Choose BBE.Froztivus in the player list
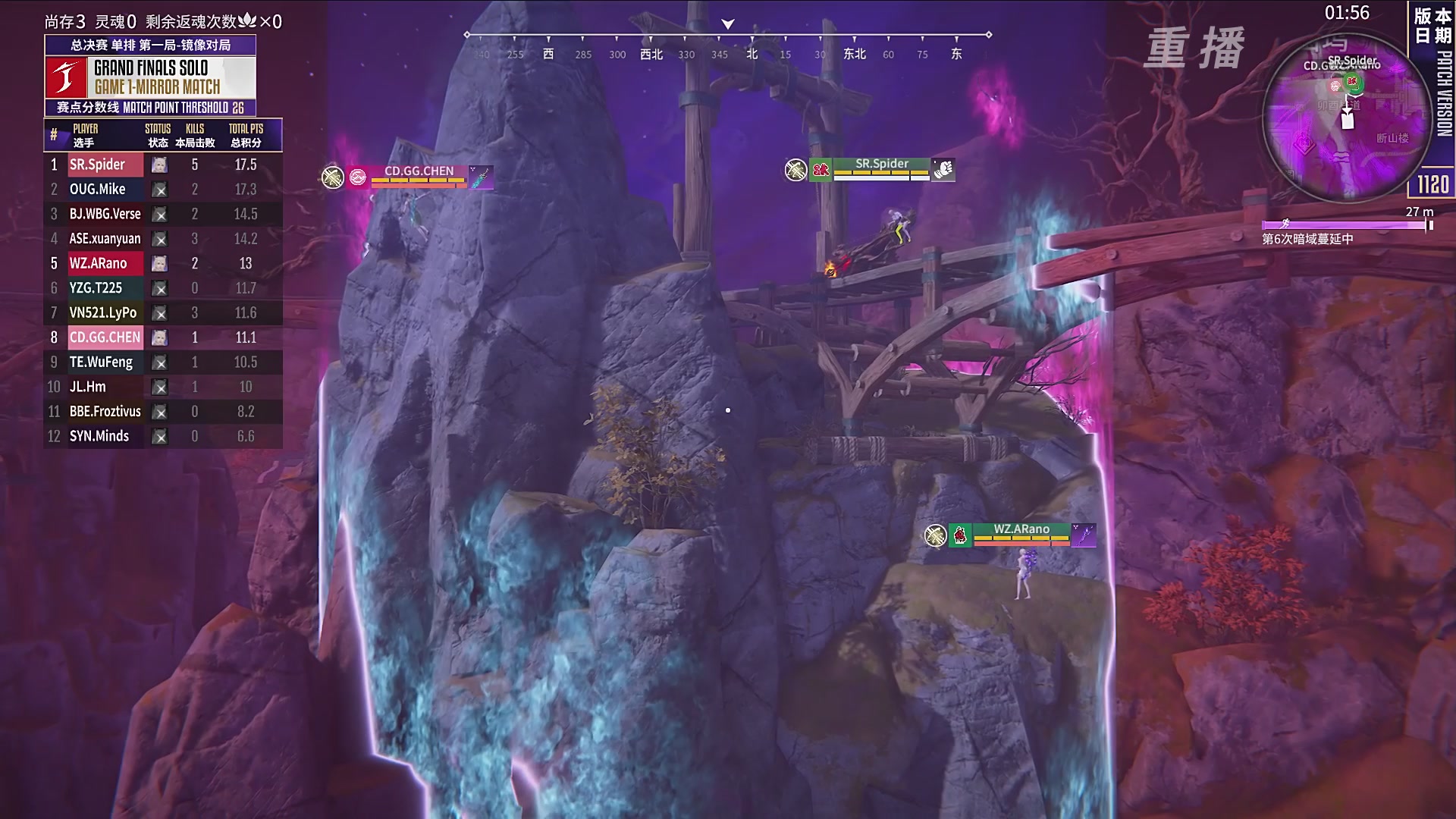Image resolution: width=1456 pixels, height=819 pixels. [163, 412]
